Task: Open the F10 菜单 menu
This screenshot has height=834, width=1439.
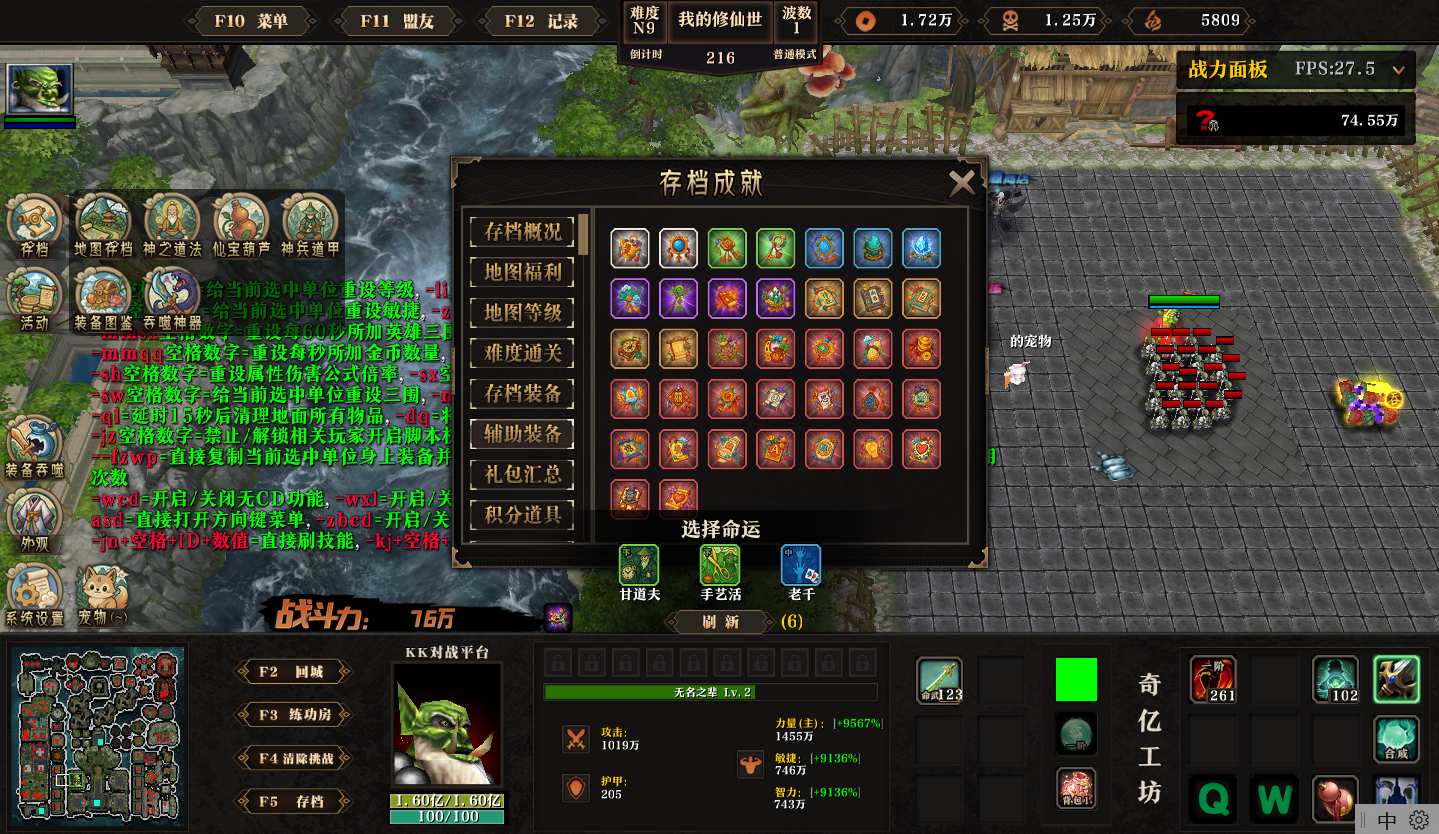Action: coord(251,21)
